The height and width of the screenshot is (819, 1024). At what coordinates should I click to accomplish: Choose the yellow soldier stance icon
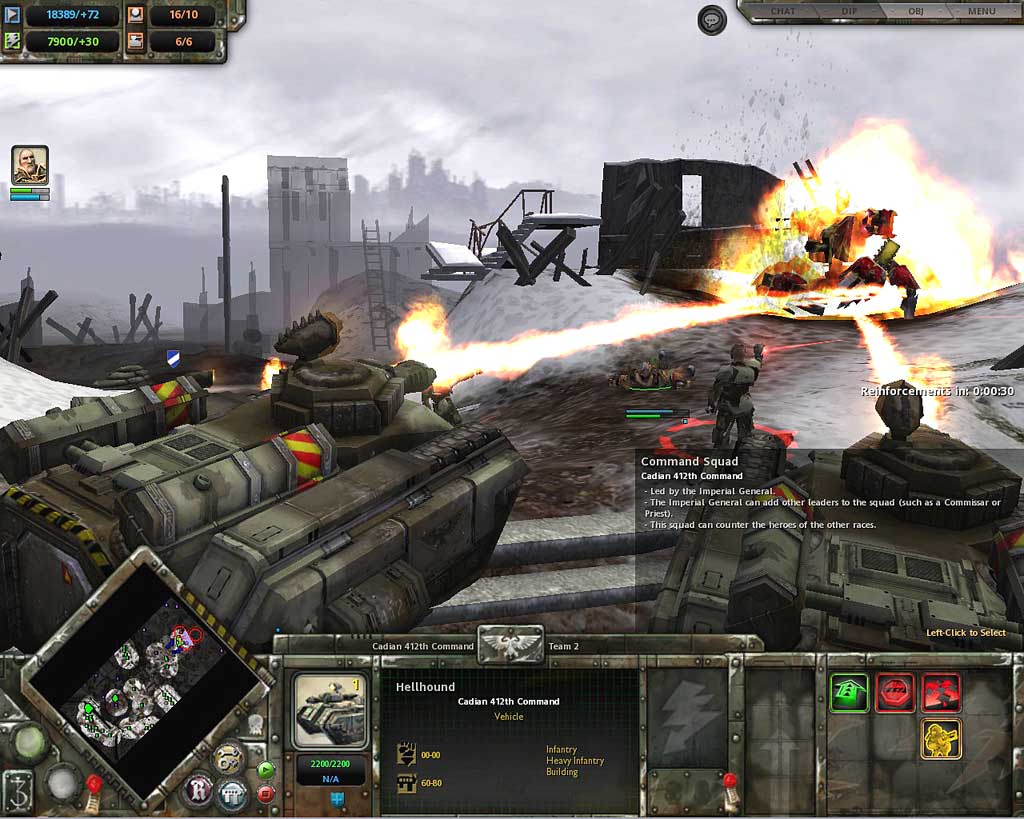[941, 738]
